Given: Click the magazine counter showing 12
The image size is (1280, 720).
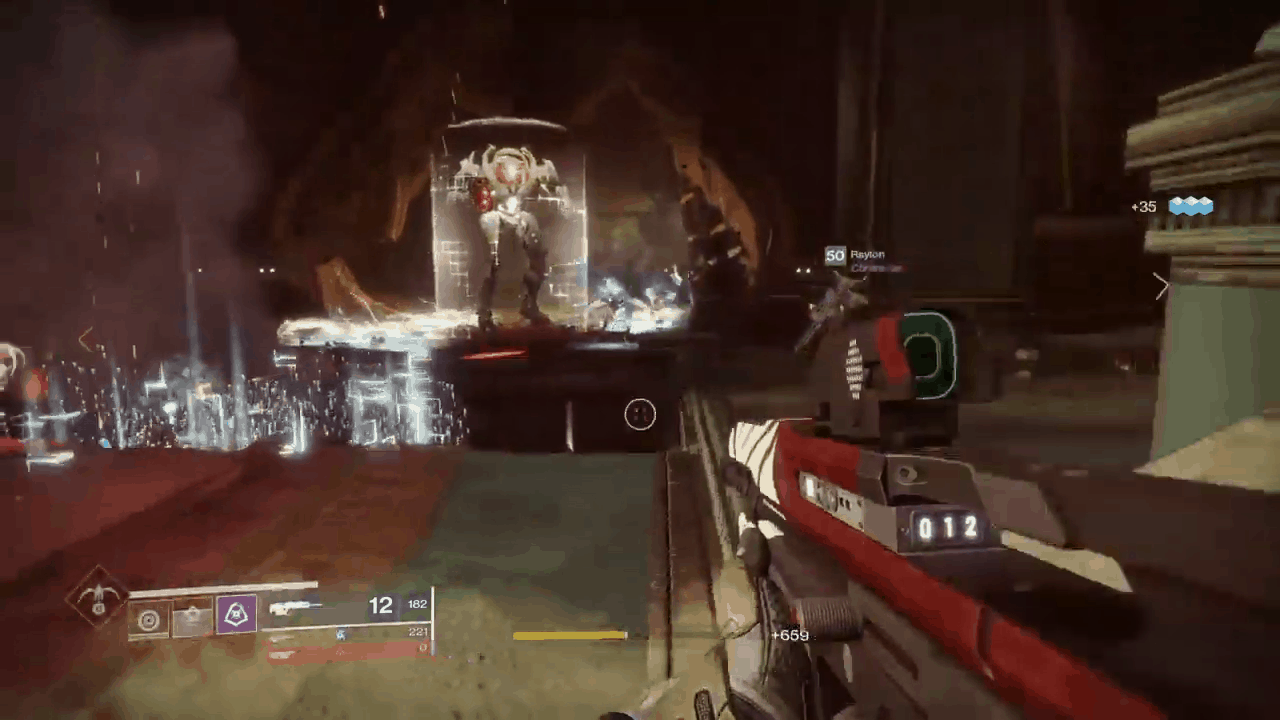Looking at the screenshot, I should 381,605.
